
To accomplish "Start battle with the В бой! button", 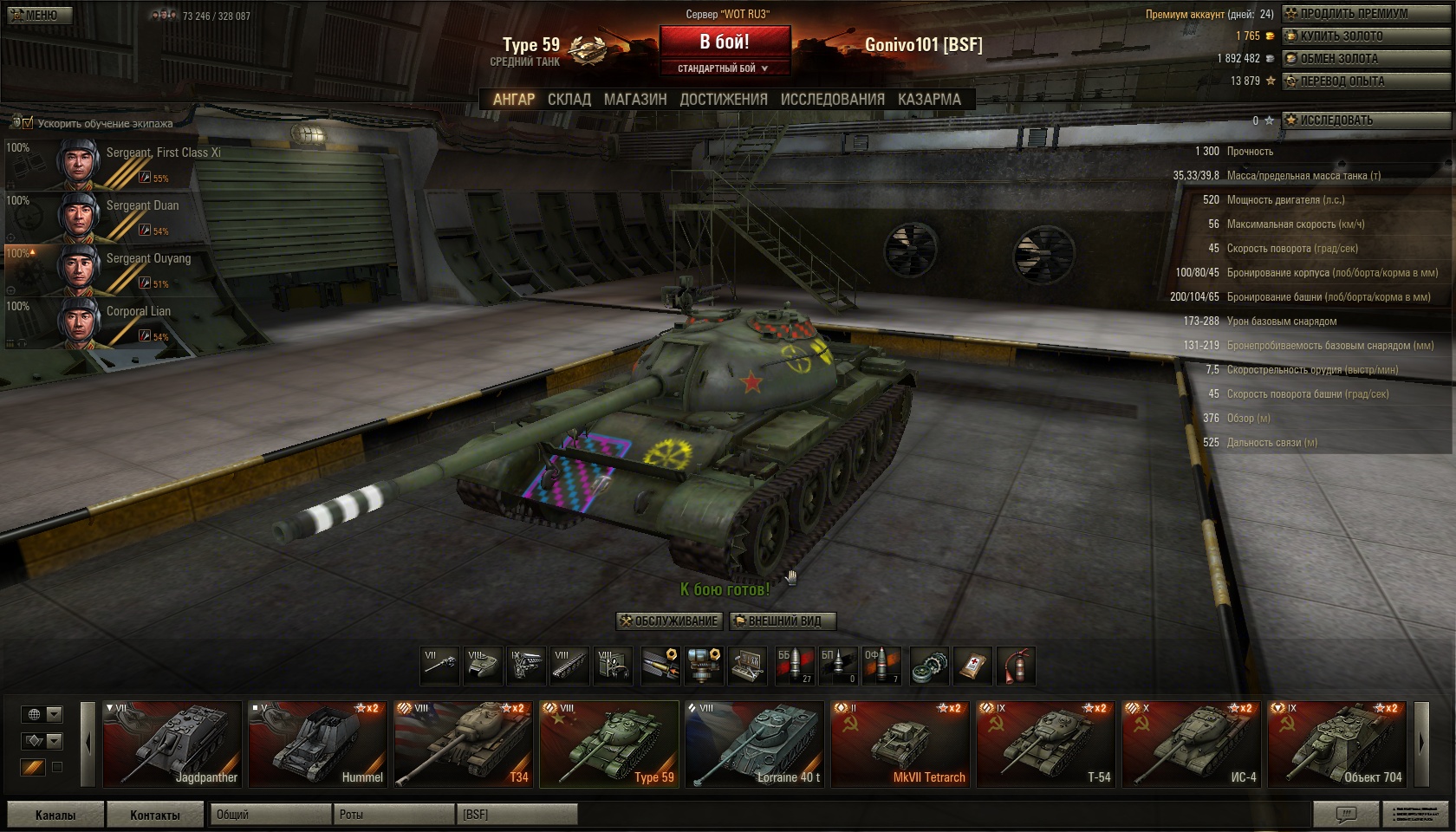I will click(725, 42).
